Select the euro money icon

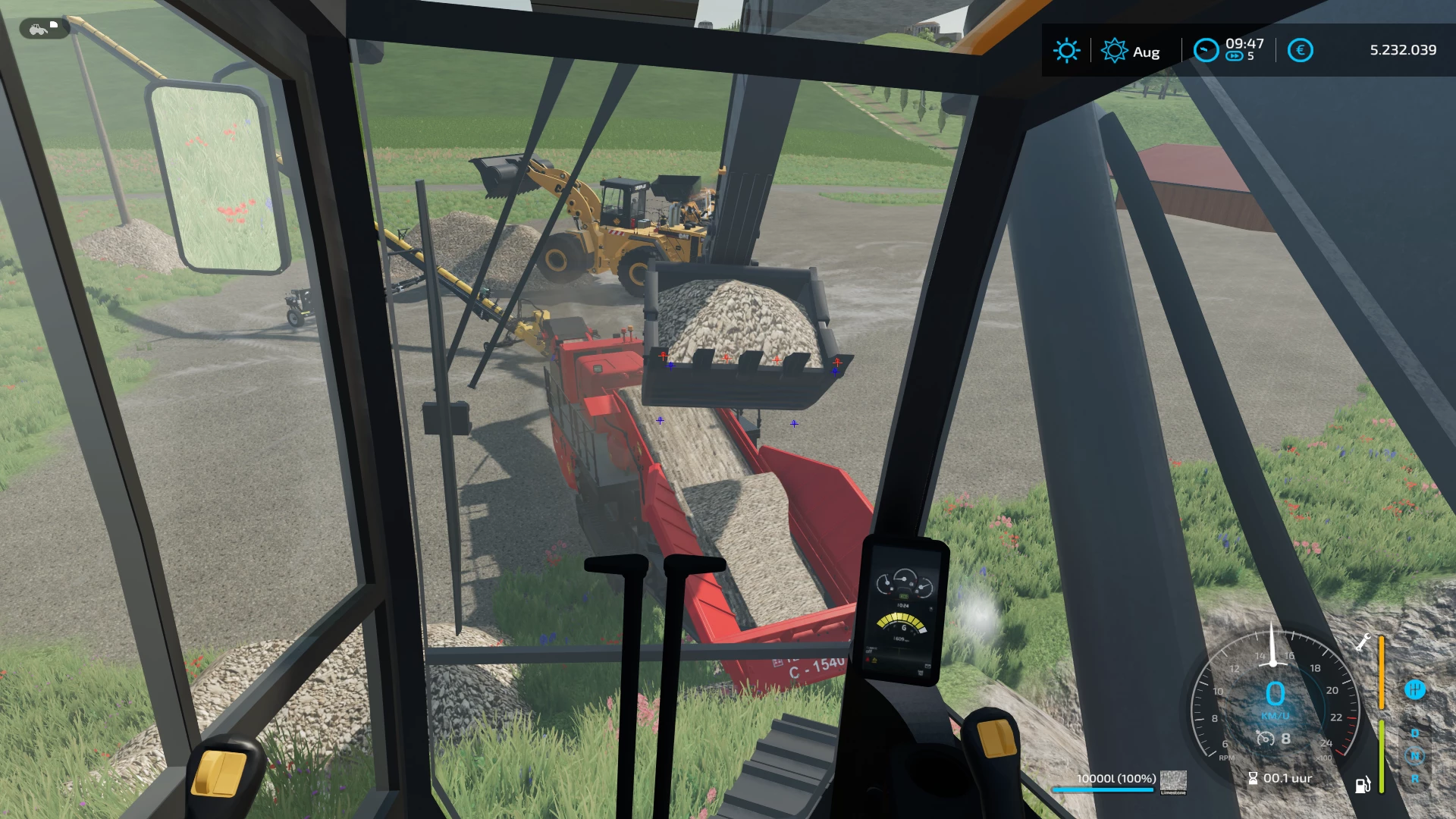pyautogui.click(x=1300, y=51)
